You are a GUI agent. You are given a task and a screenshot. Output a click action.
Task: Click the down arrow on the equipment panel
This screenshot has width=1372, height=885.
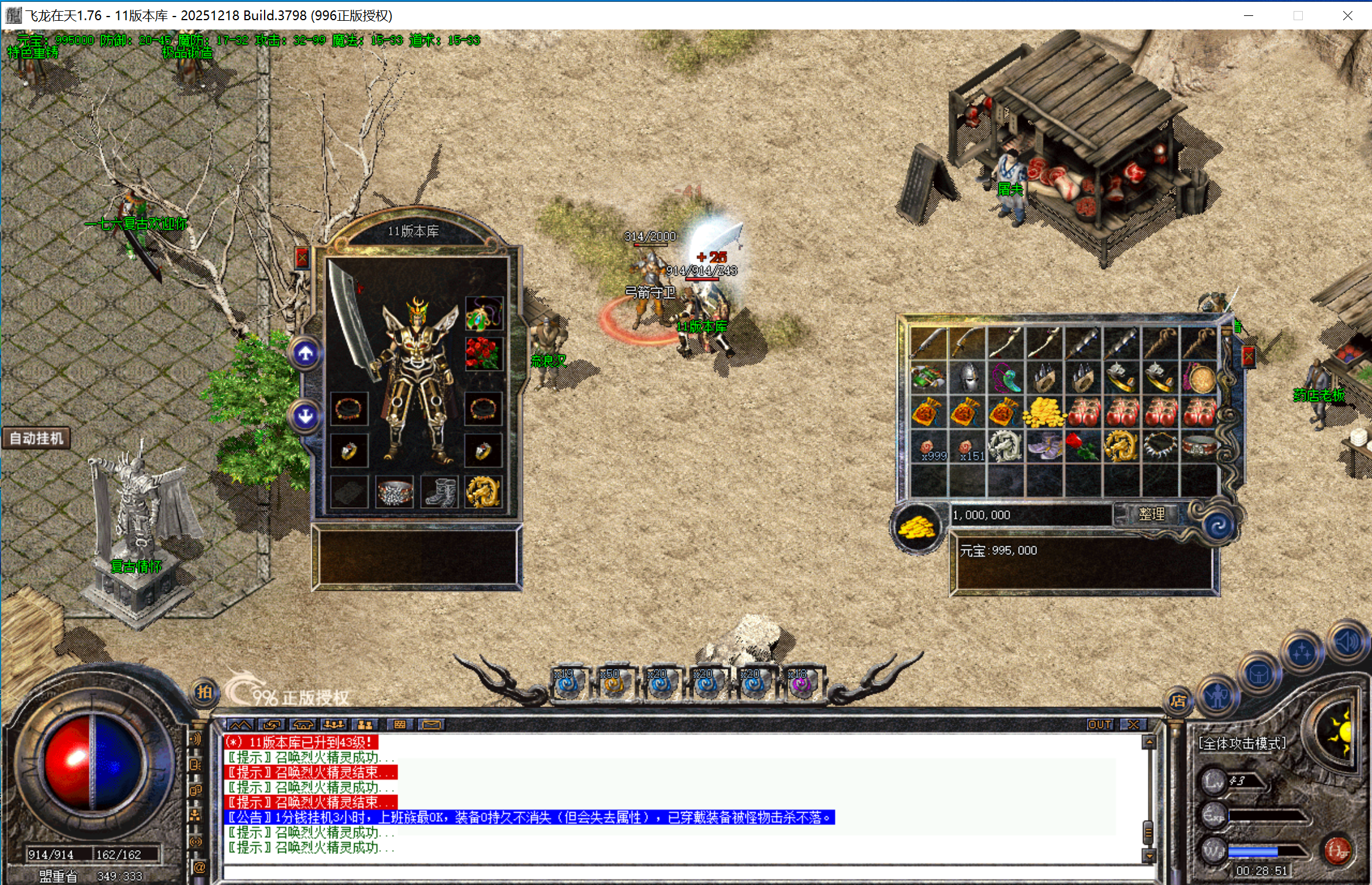[306, 416]
